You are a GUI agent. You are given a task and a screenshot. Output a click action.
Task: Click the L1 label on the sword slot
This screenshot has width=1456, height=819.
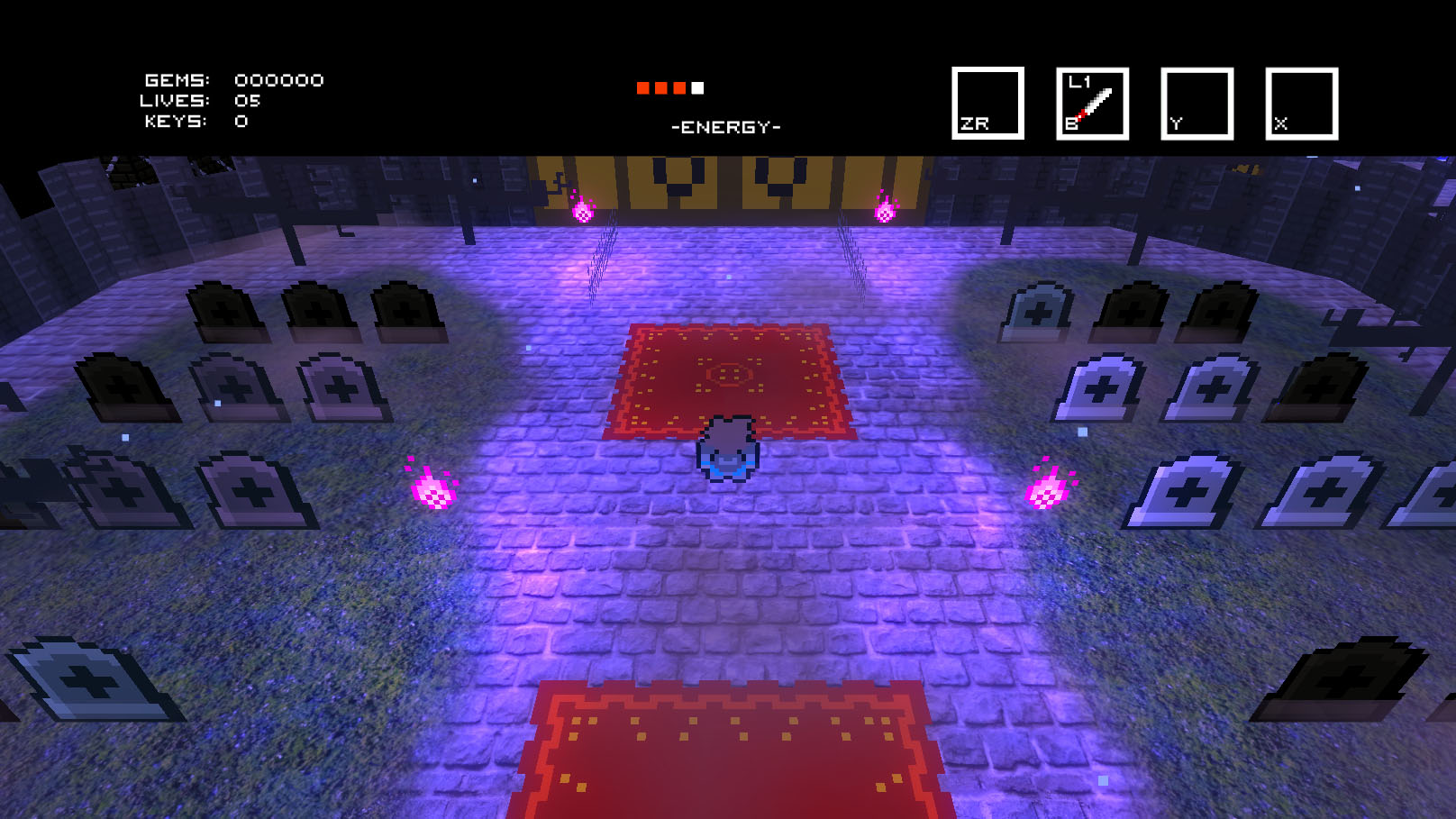tap(1078, 83)
